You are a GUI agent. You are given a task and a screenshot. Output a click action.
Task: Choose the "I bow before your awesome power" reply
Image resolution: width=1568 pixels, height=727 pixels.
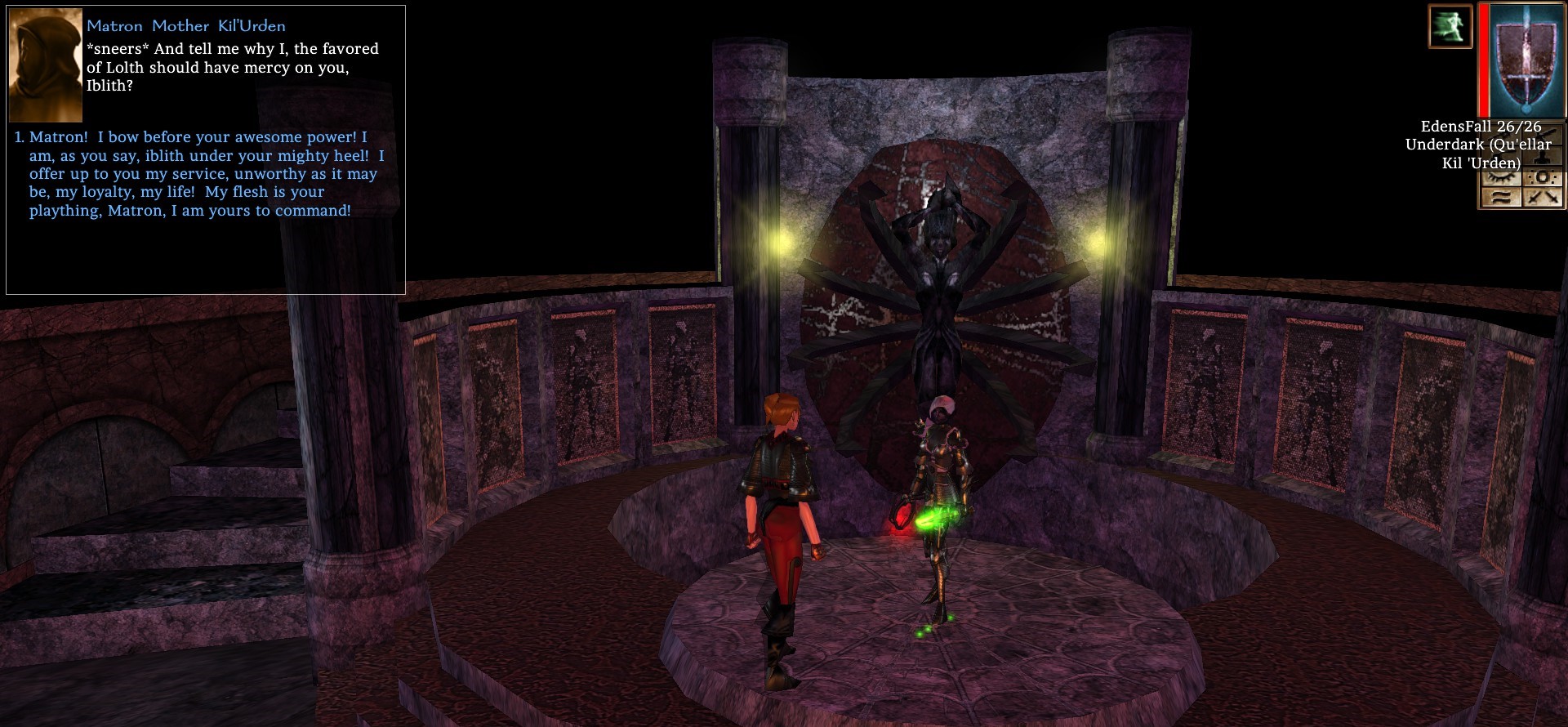click(204, 173)
